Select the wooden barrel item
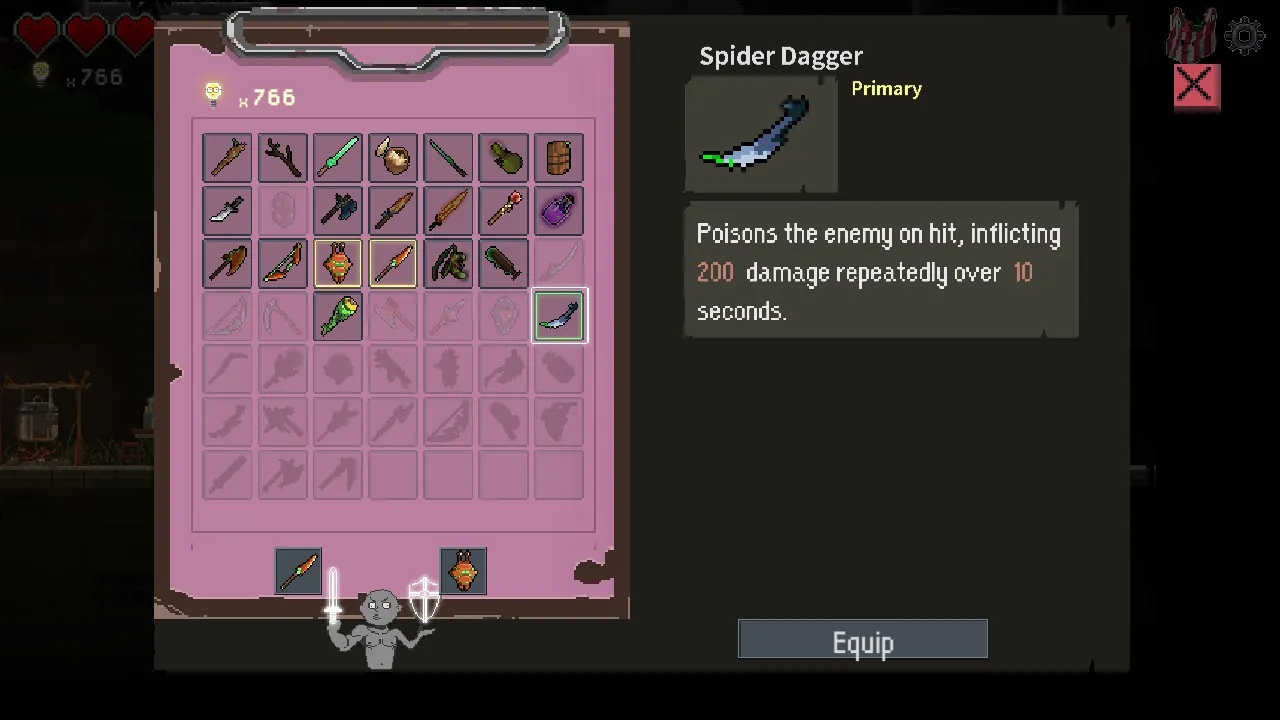Screen dimensions: 1280x720 coord(558,157)
